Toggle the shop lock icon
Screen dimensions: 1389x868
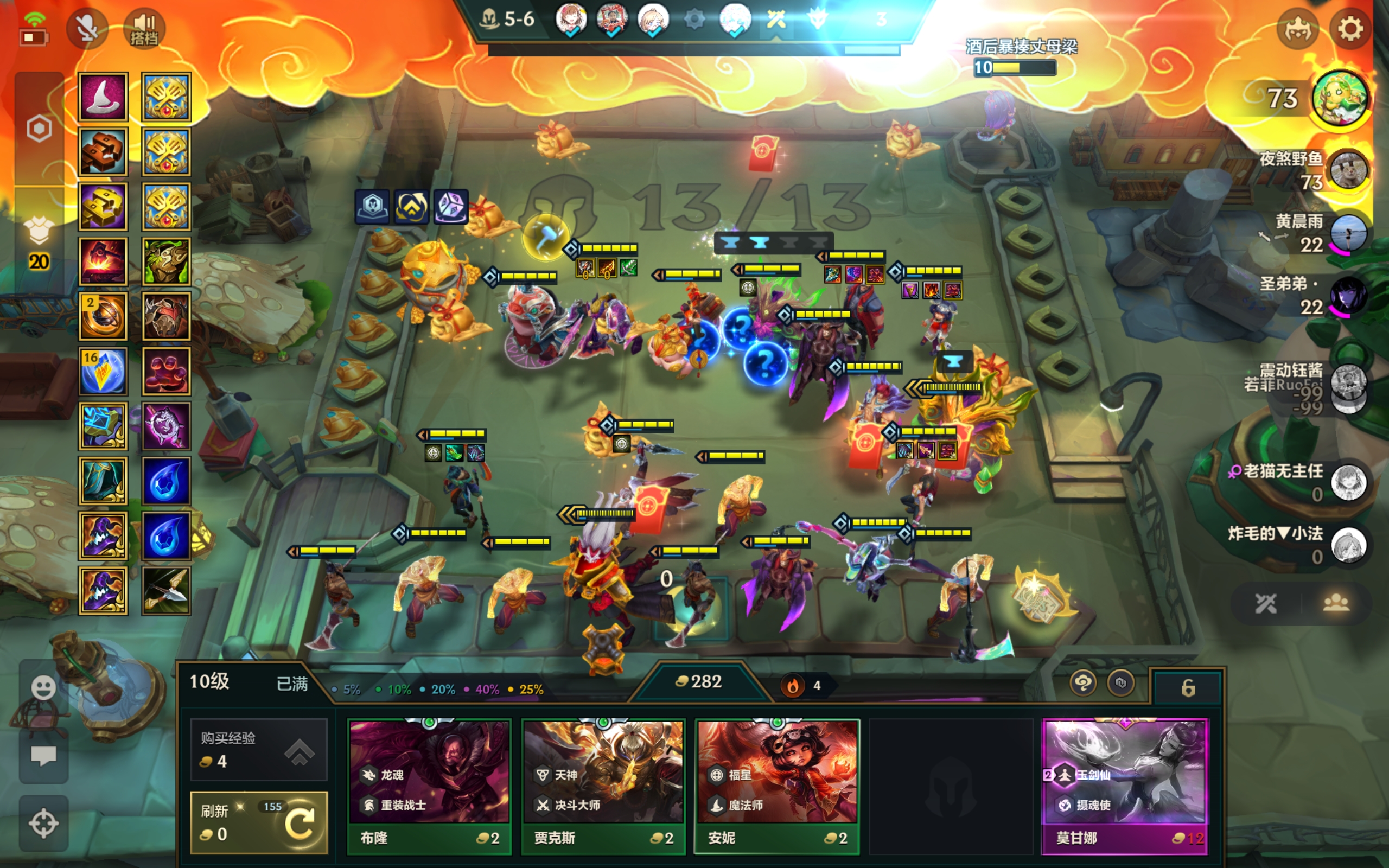(1188, 687)
